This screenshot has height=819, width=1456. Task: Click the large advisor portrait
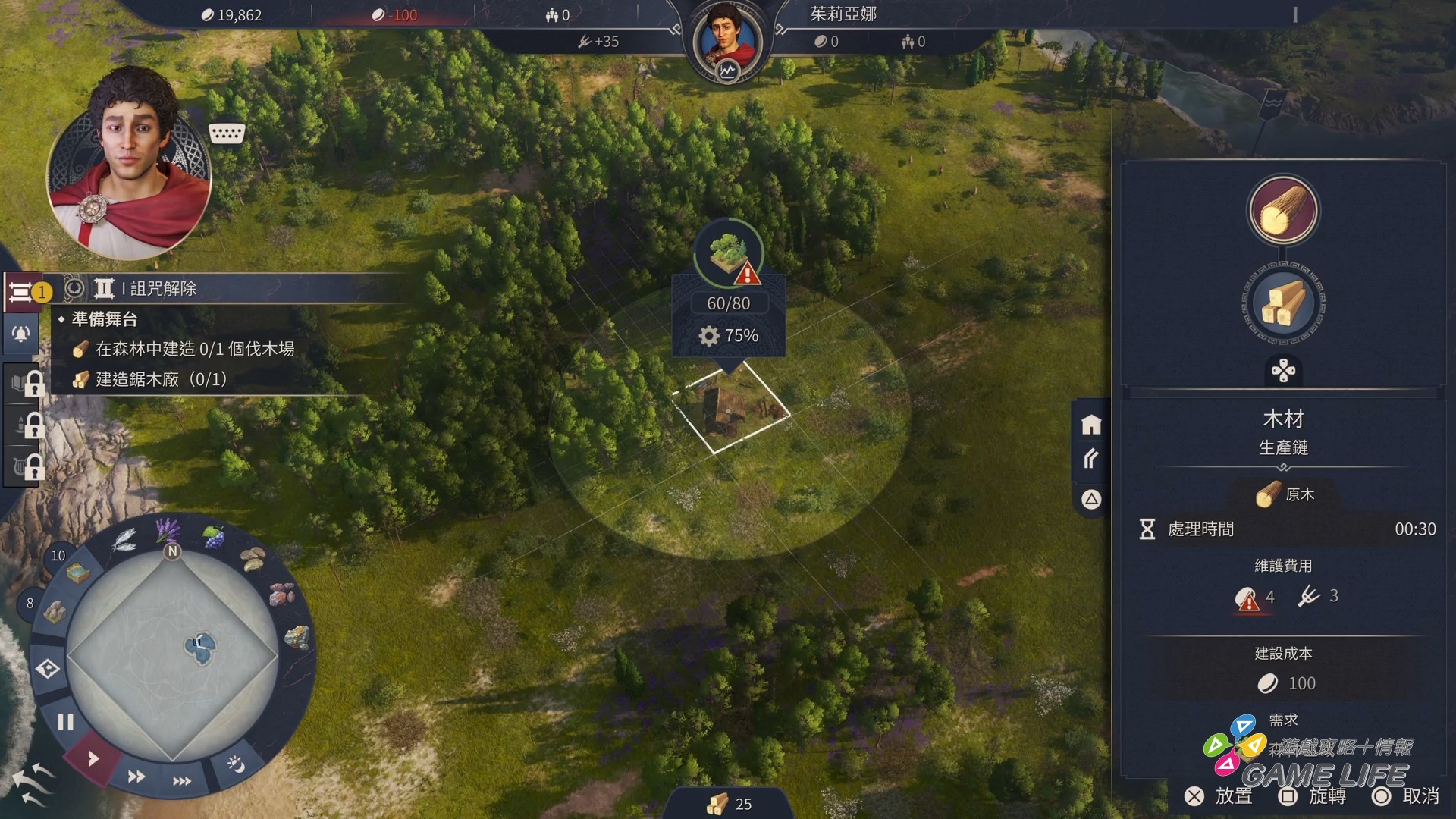129,167
